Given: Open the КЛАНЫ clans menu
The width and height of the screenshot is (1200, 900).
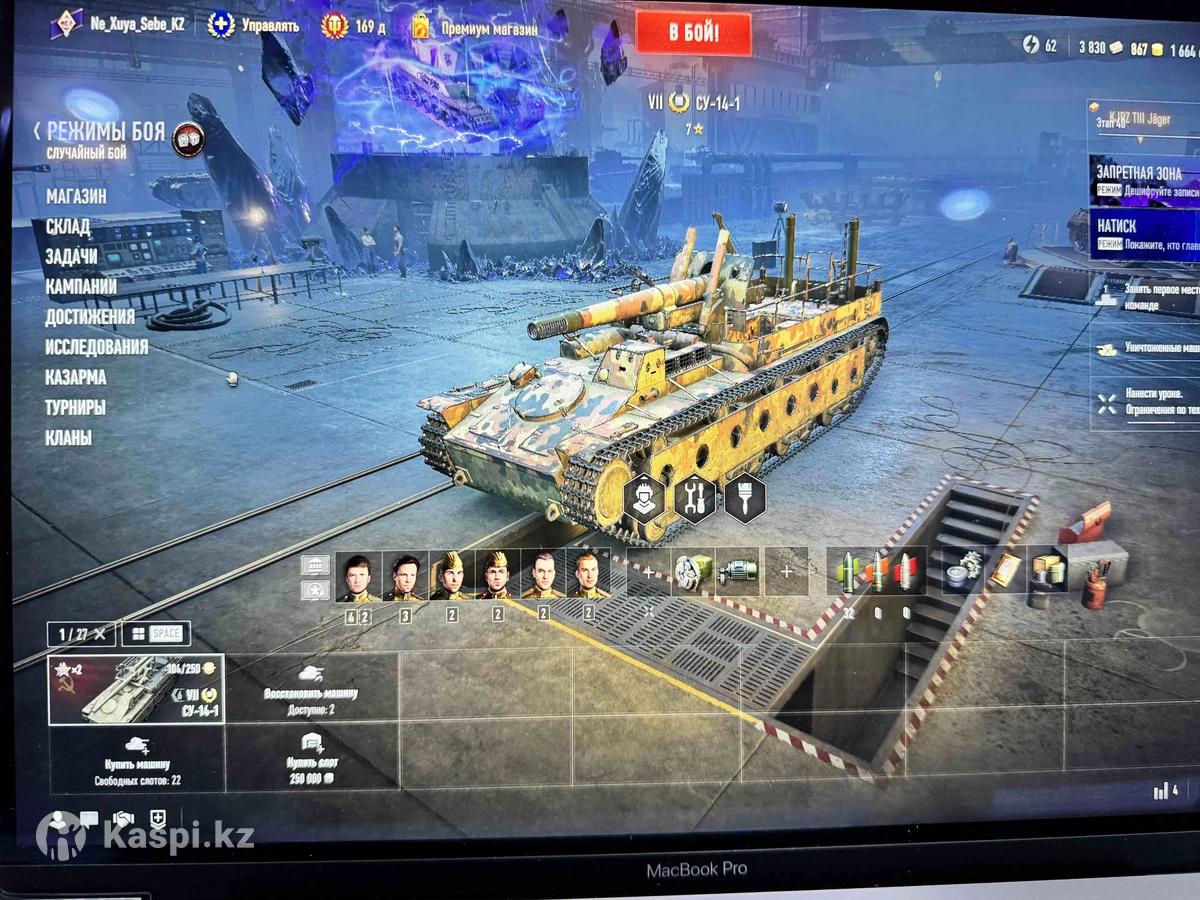Looking at the screenshot, I should pyautogui.click(x=68, y=437).
